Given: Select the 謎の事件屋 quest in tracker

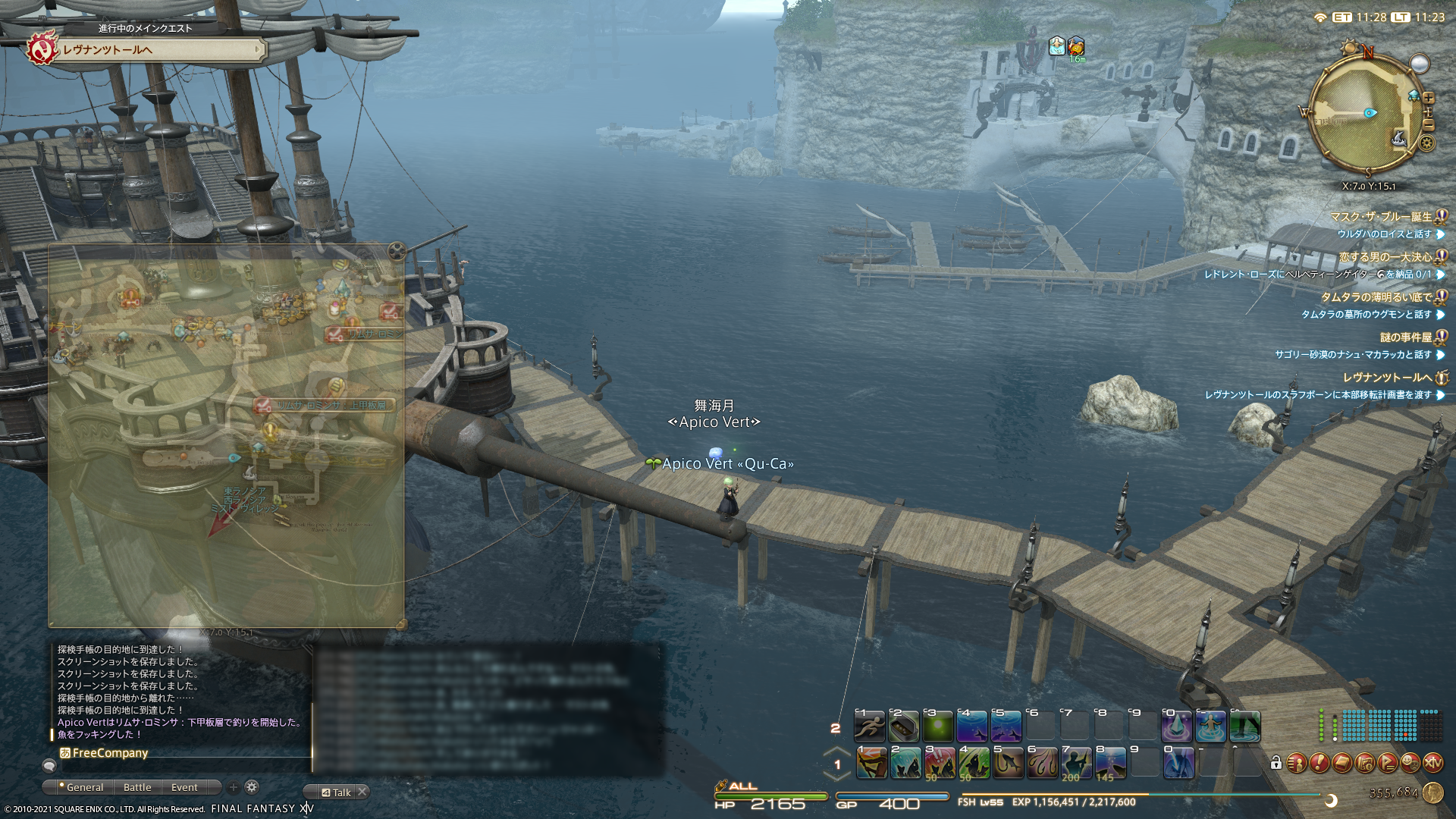Looking at the screenshot, I should tap(1405, 337).
